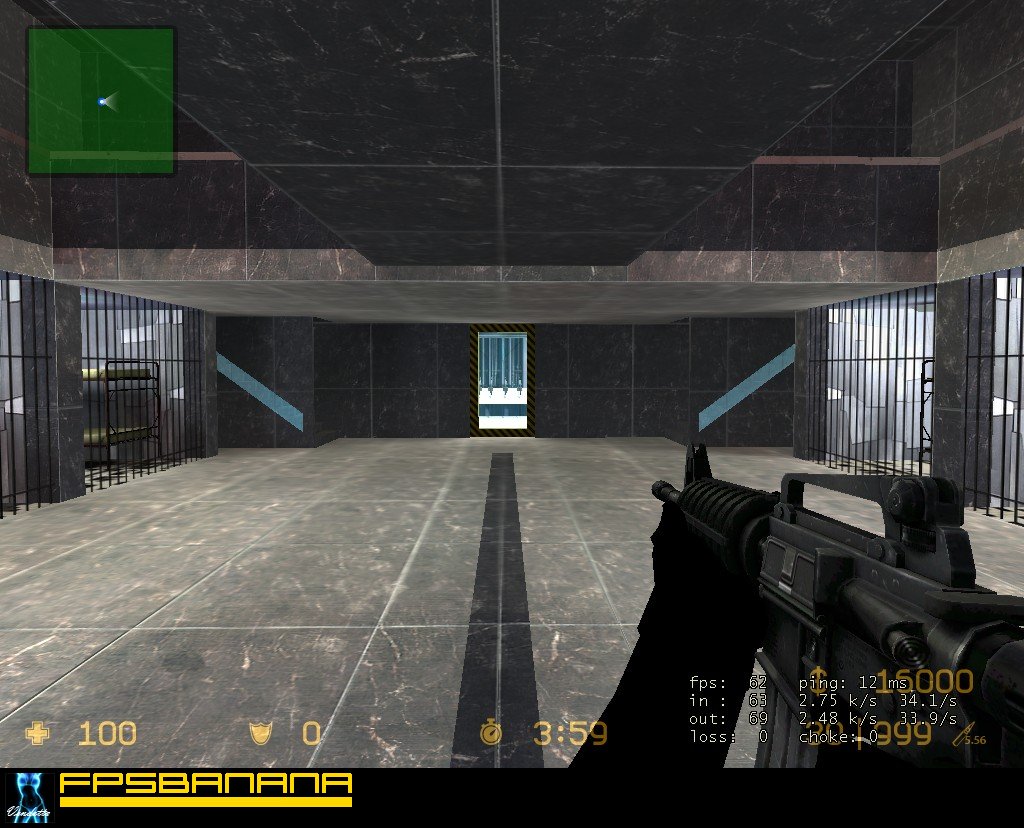1024x828 pixels.
Task: Click the green radar minimap
Action: (x=101, y=100)
